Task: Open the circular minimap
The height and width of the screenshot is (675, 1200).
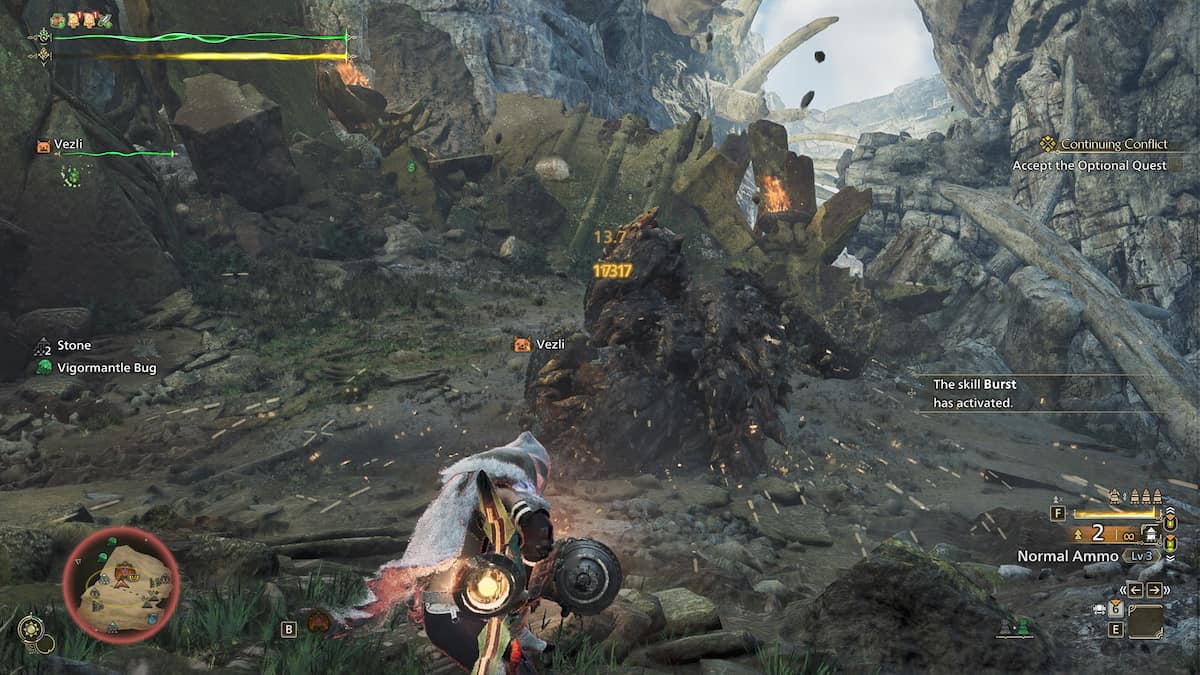Action: point(121,584)
